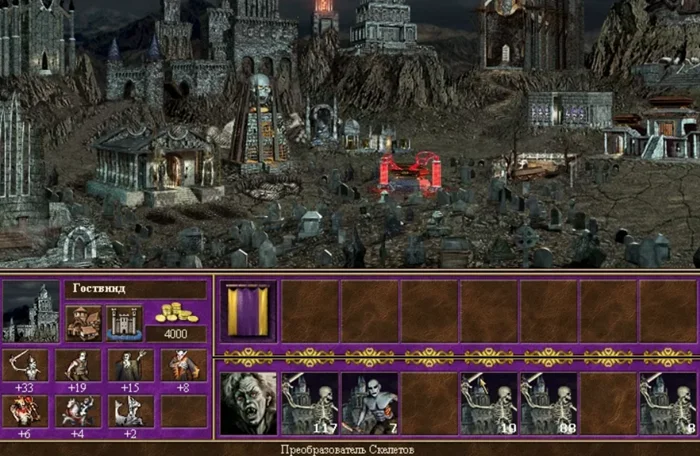
Task: Open the town hall building icon
Action: pos(83,322)
